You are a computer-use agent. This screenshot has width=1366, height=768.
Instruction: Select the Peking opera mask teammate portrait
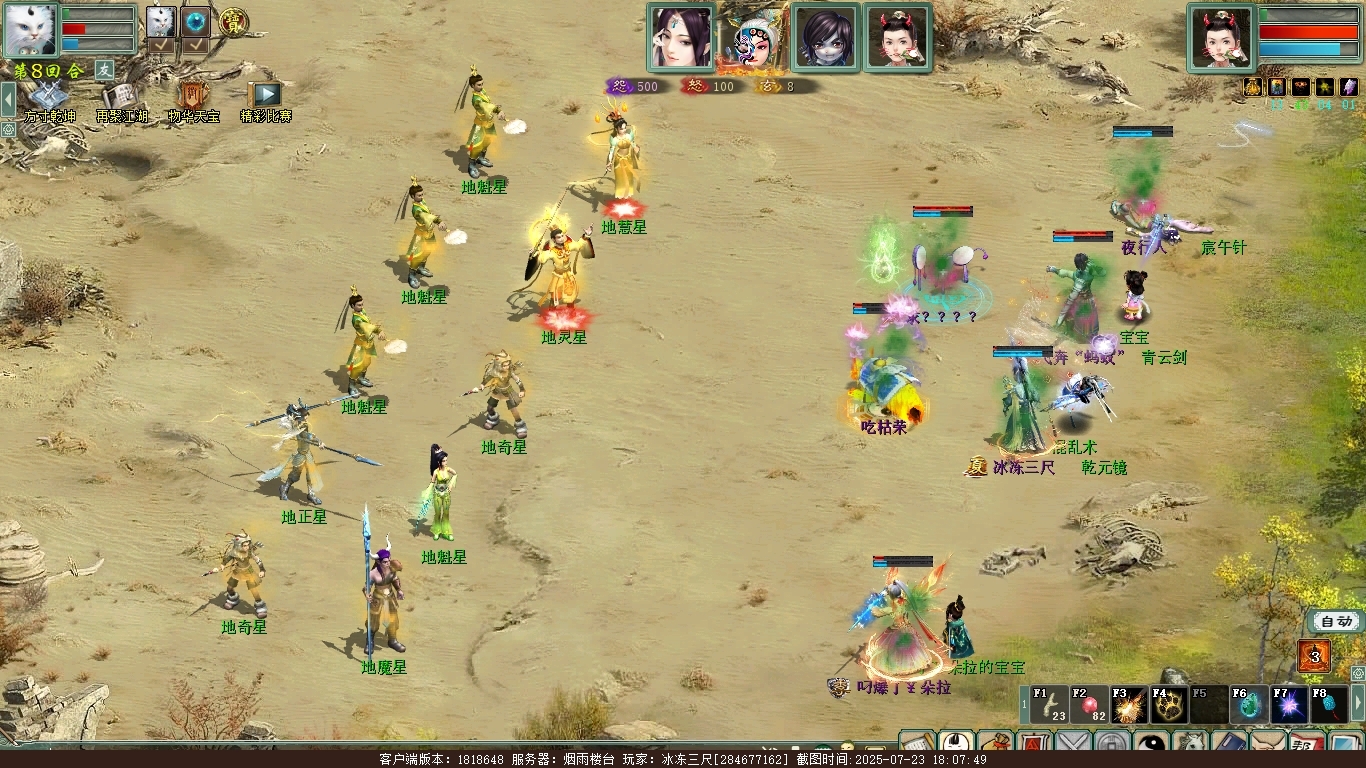(752, 38)
